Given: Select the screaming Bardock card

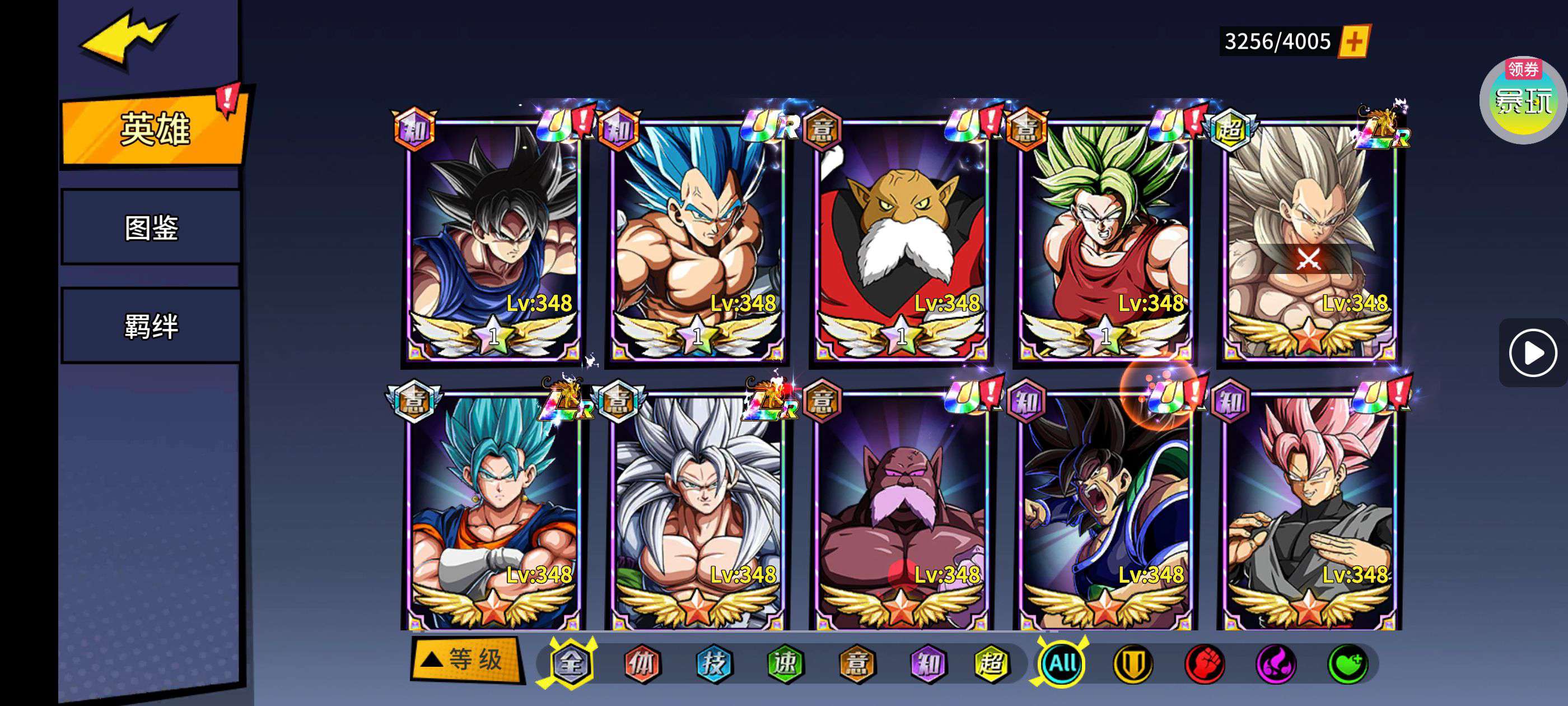Looking at the screenshot, I should point(1105,512).
